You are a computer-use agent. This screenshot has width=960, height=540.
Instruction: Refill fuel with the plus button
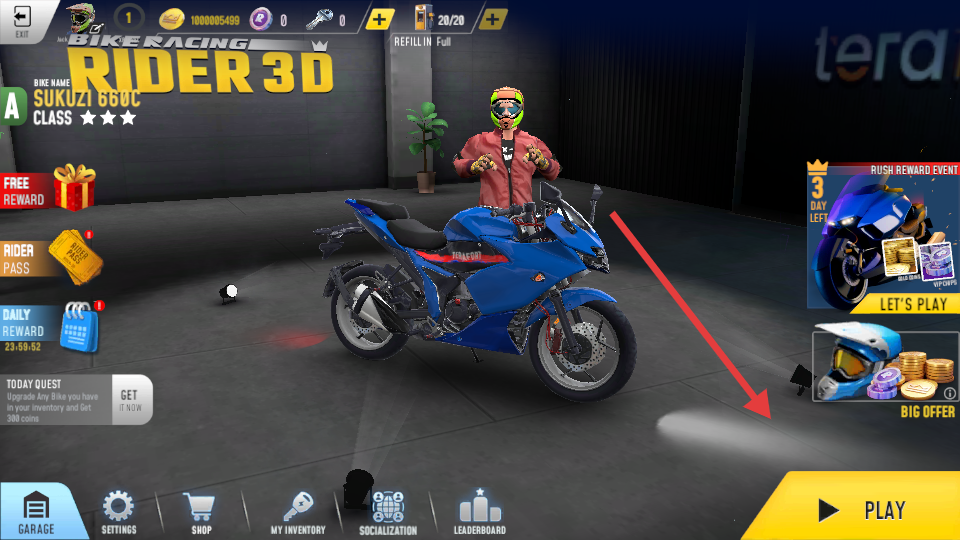click(493, 20)
